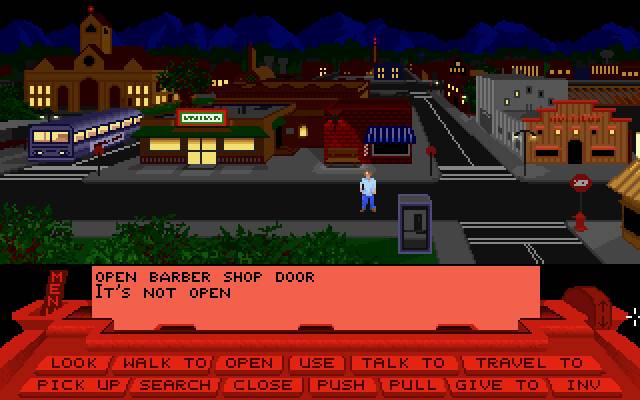Select the PICK UP verb

click(x=78, y=384)
